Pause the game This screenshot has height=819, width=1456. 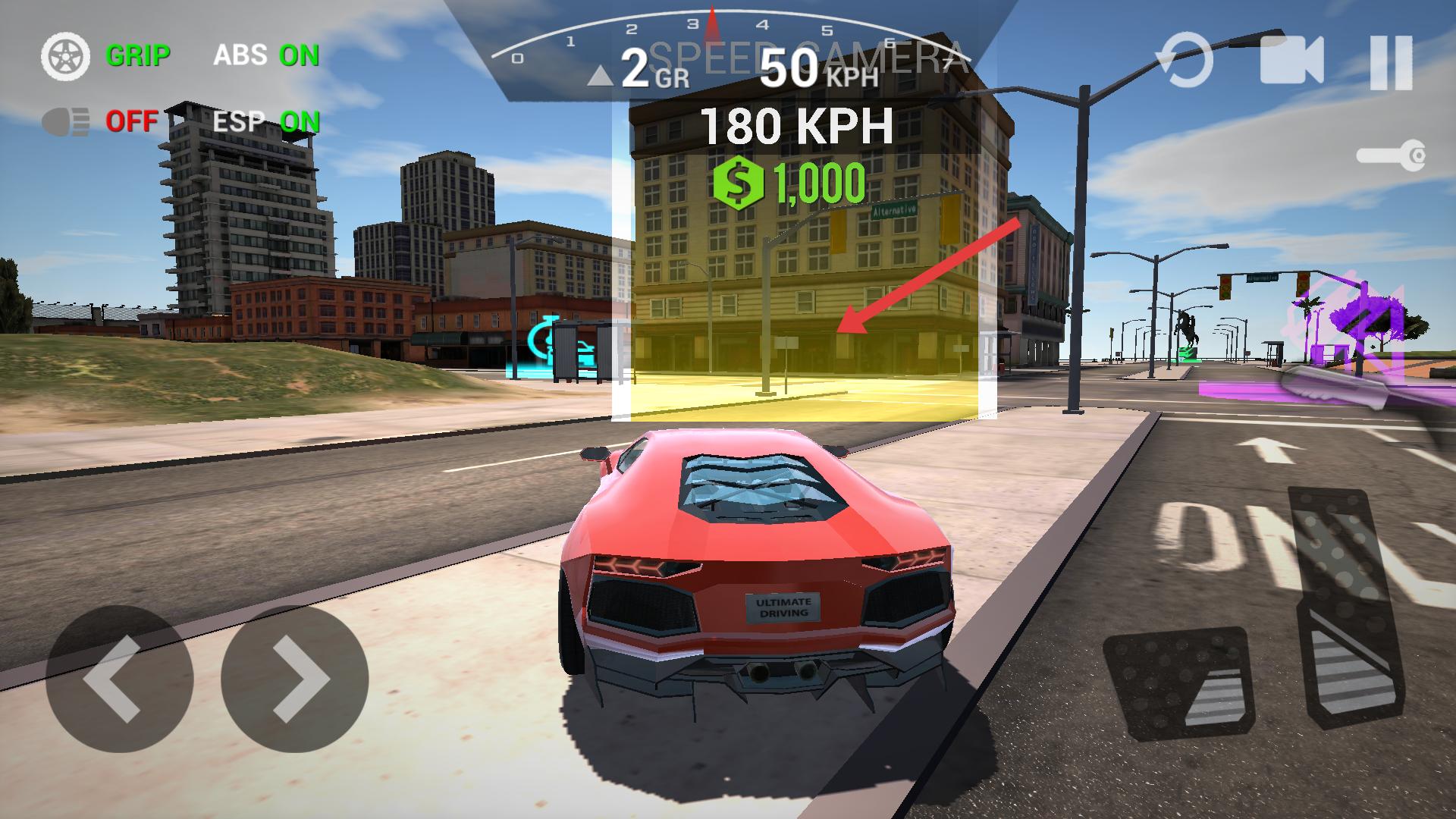[x=1391, y=62]
